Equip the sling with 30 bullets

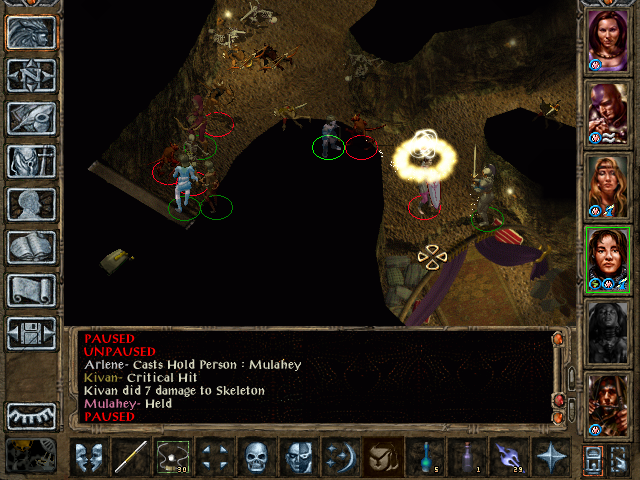[x=172, y=457]
